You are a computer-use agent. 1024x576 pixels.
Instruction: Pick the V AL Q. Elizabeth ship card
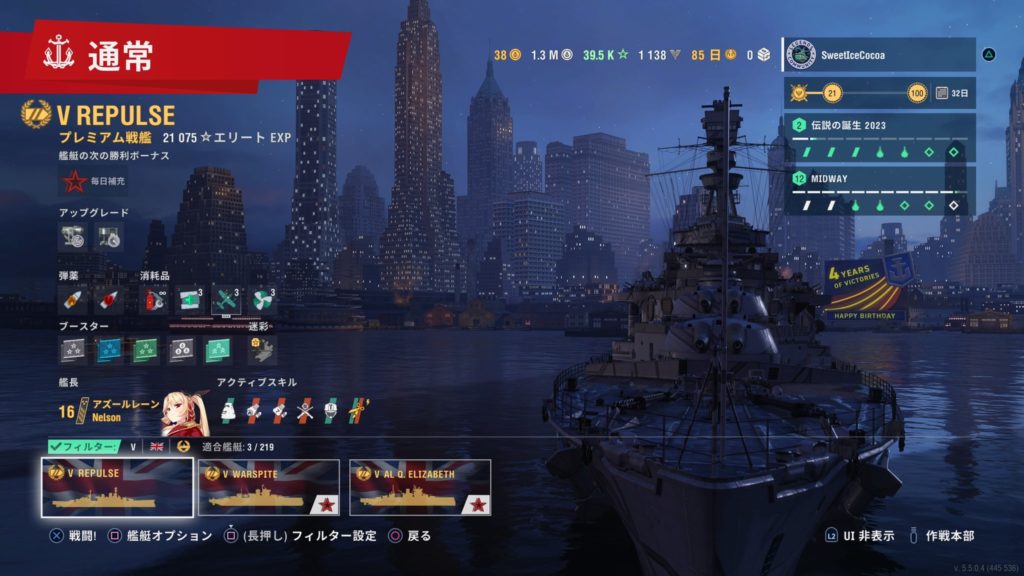[x=420, y=487]
